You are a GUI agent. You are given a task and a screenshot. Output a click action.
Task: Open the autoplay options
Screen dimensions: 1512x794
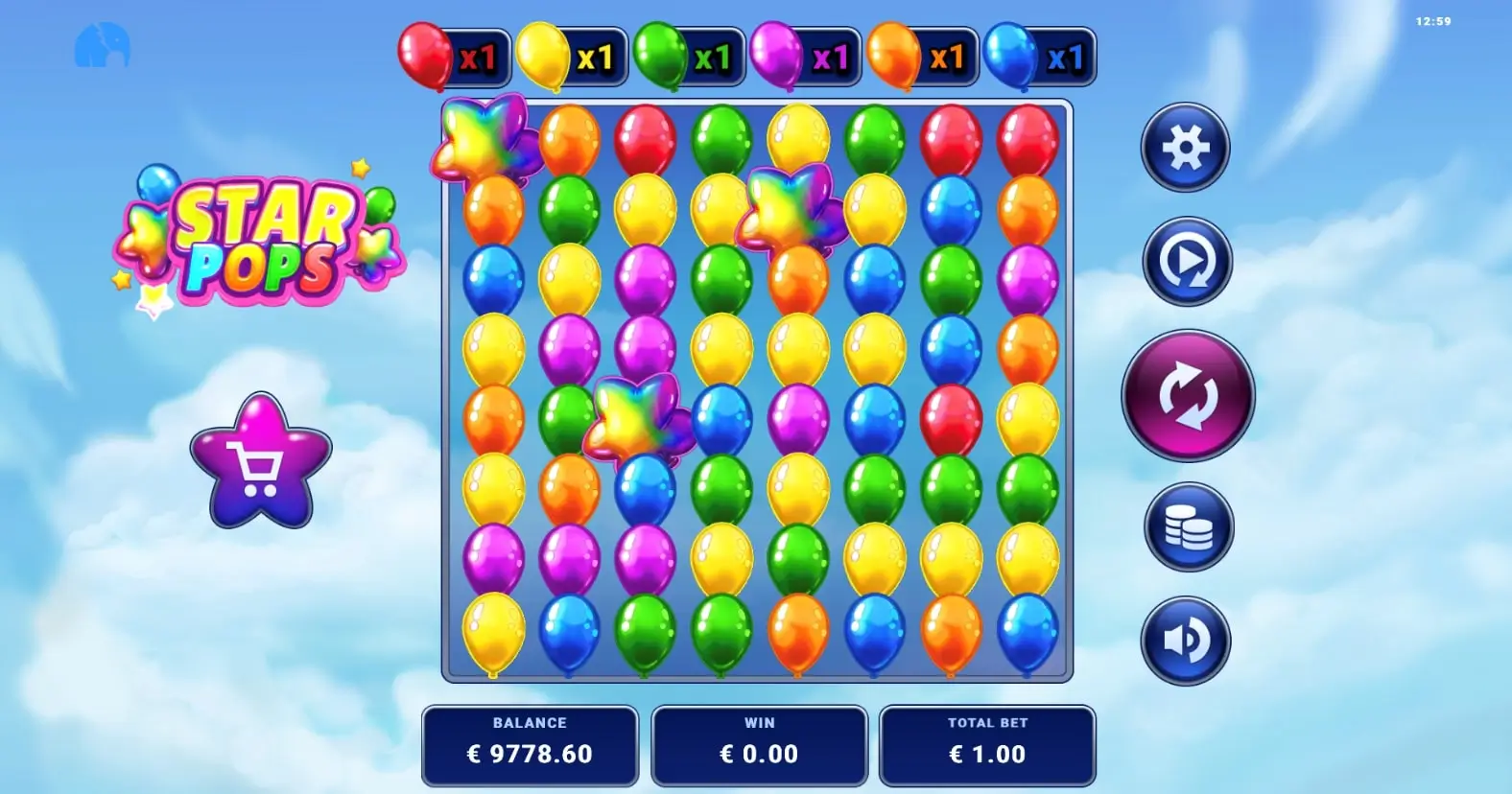1186,261
